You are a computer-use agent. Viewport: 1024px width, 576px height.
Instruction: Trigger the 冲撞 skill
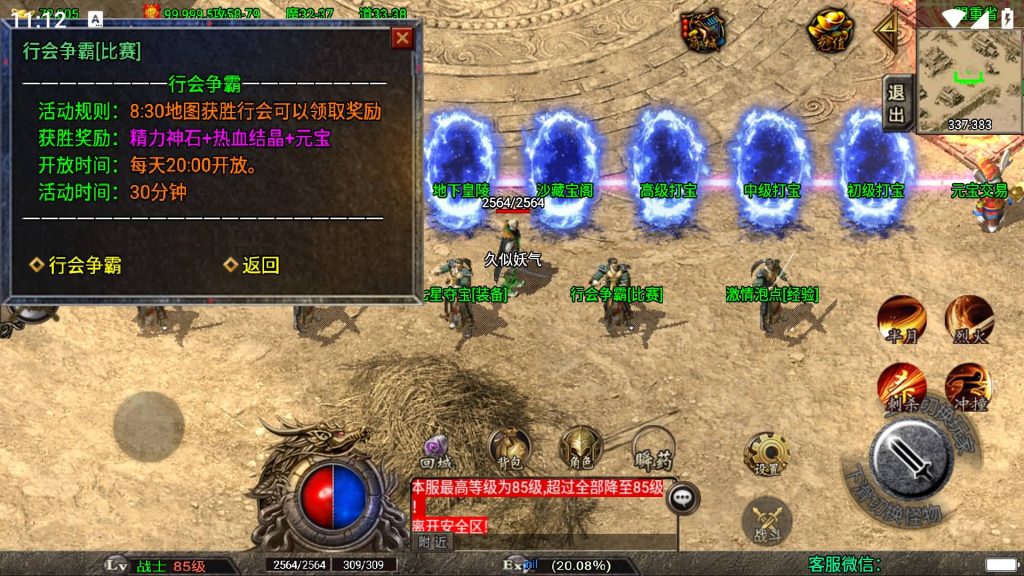tap(968, 387)
